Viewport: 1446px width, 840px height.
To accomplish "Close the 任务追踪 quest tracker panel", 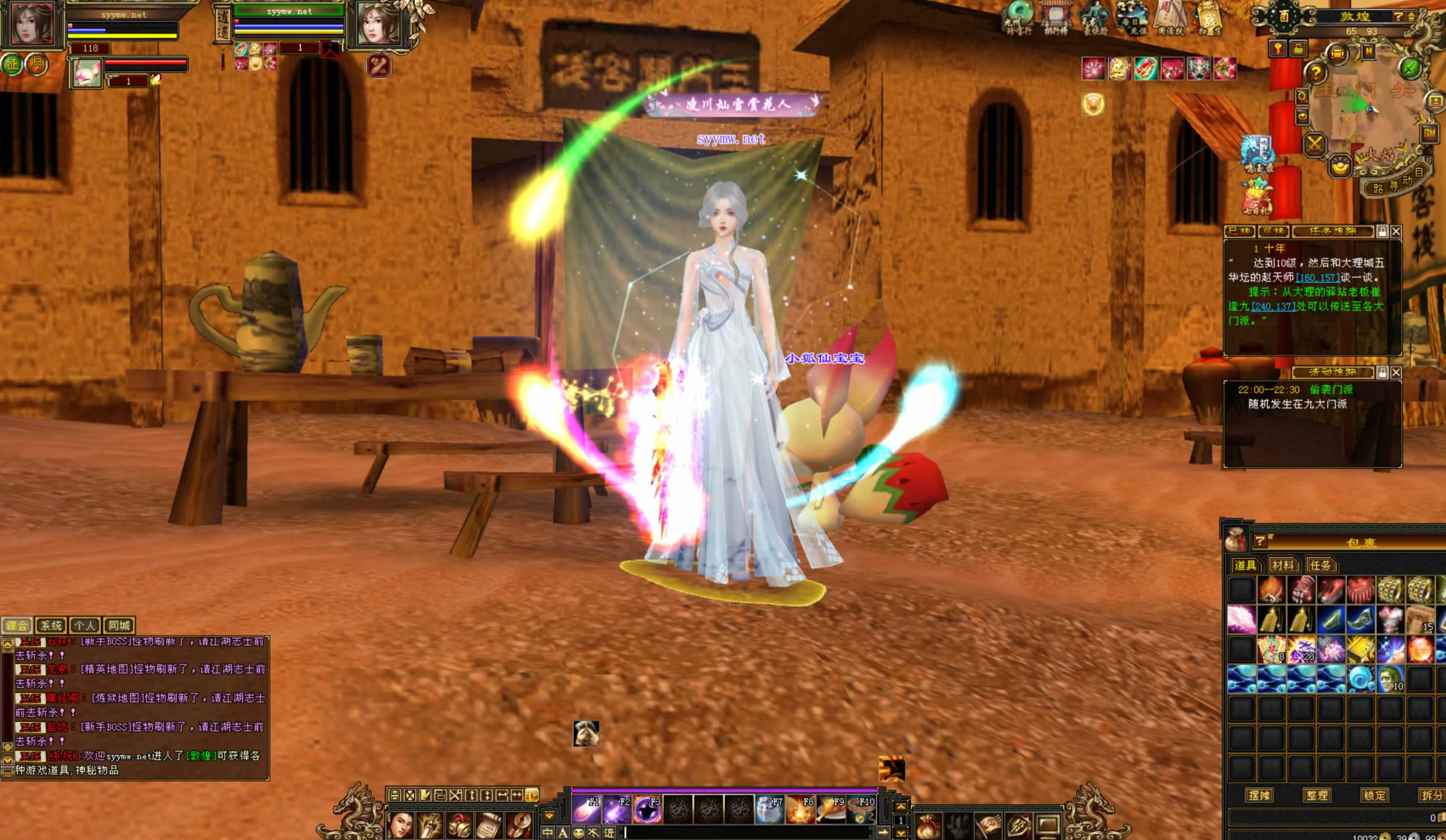I will click(1396, 231).
